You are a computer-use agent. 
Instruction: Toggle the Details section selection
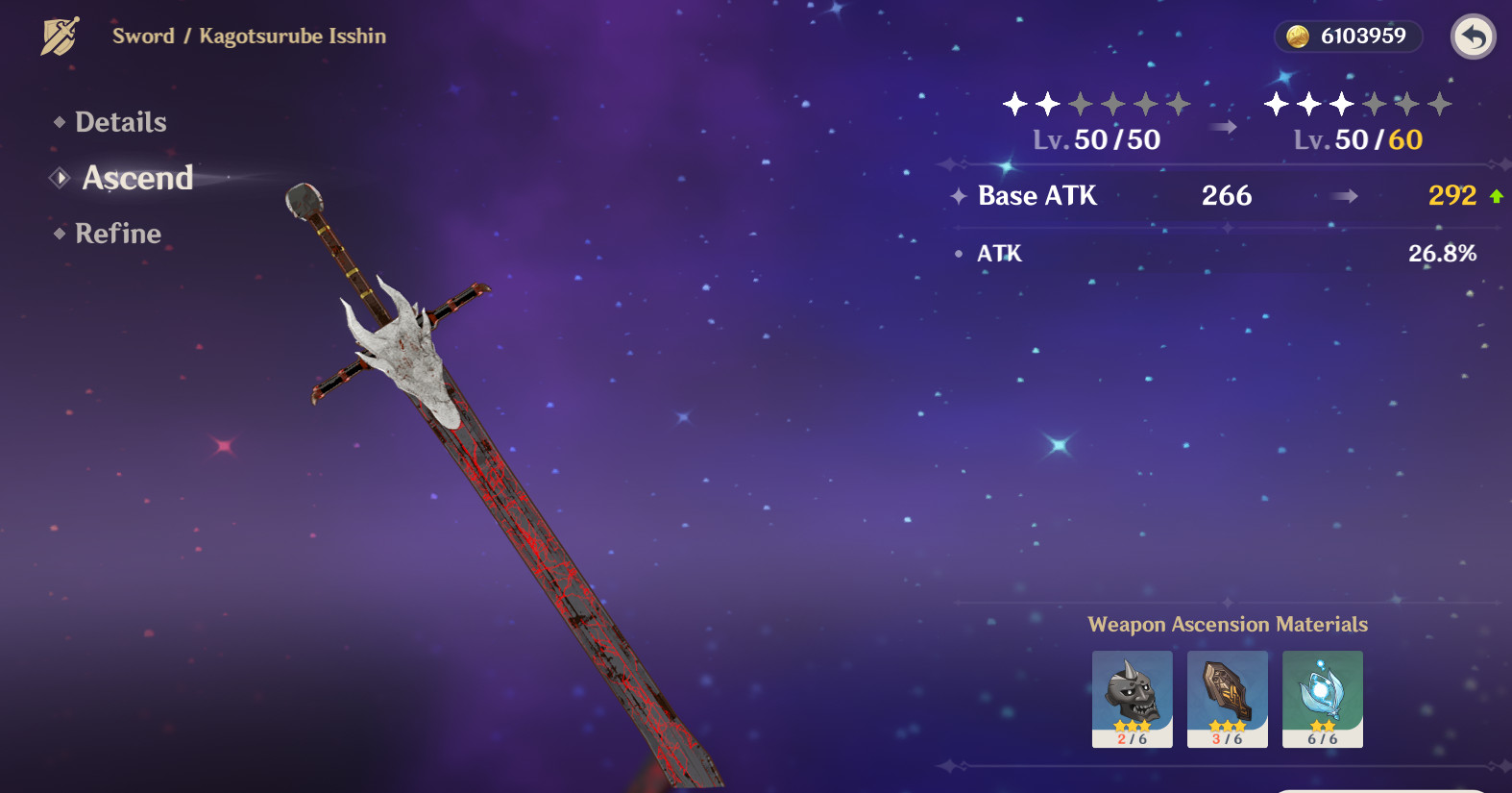click(120, 122)
